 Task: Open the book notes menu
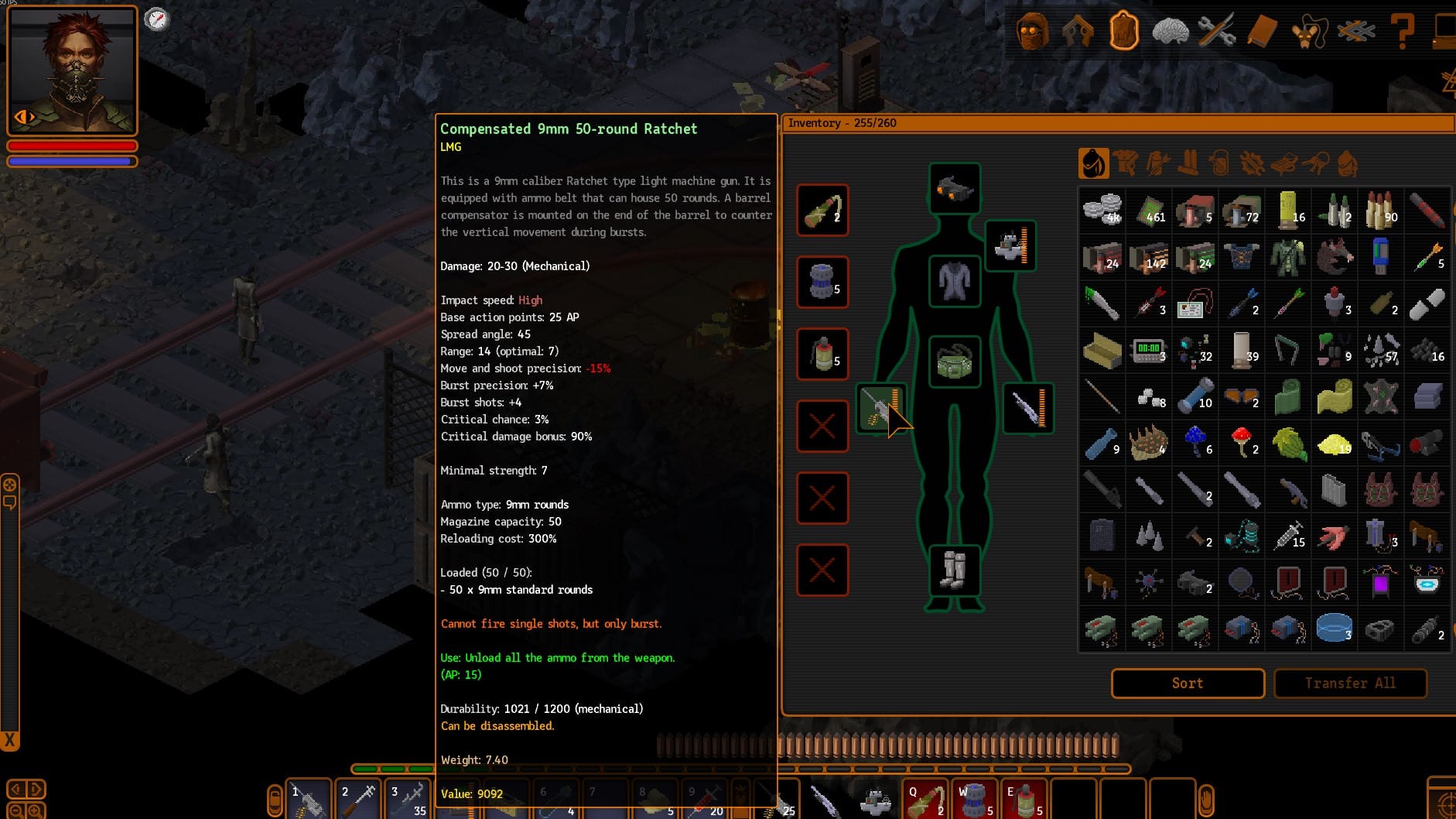point(1262,32)
